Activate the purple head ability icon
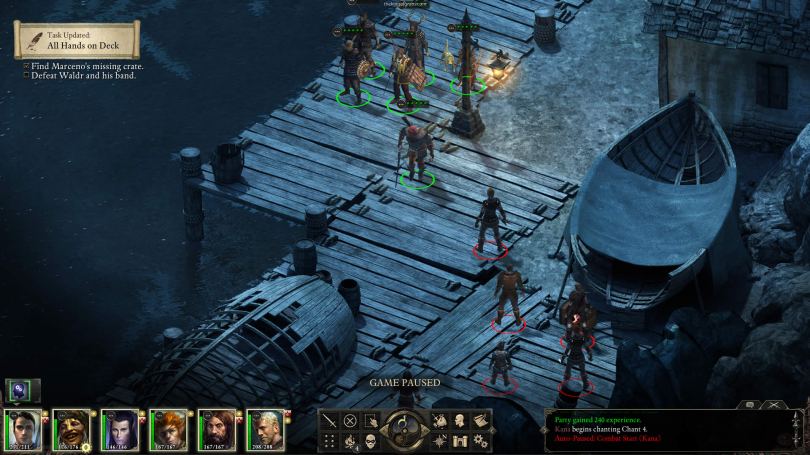 coord(20,391)
